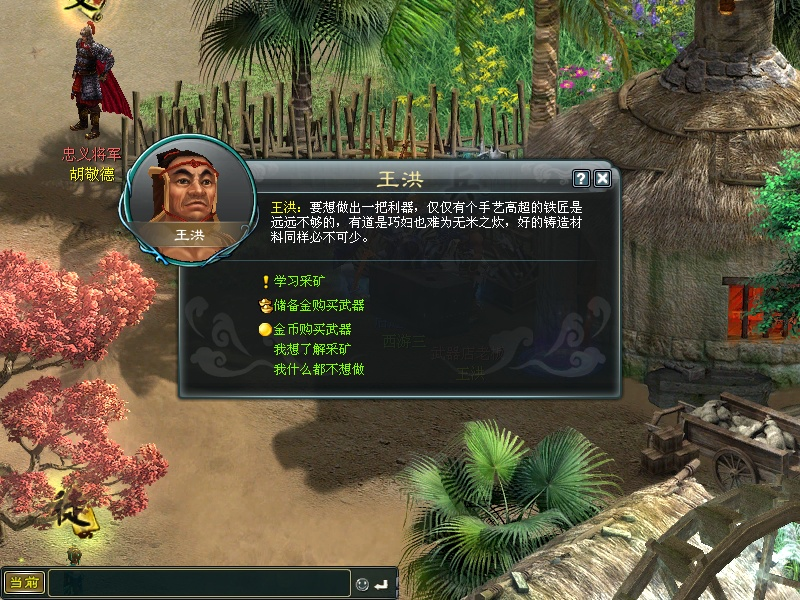Select the 我想了解采矿 reply
The height and width of the screenshot is (600, 800).
pyautogui.click(x=312, y=349)
